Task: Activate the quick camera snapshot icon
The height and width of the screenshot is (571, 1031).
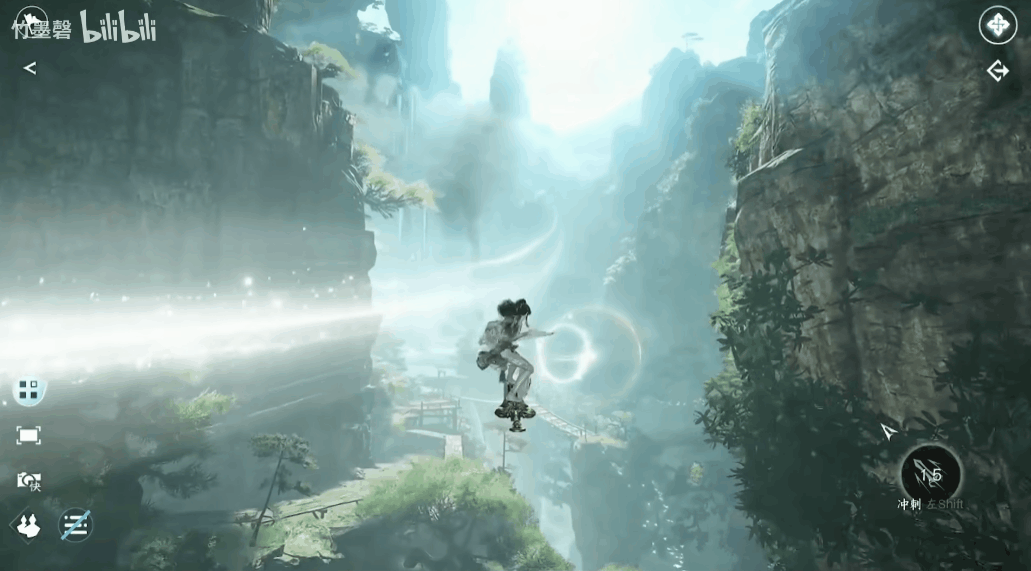Action: pos(29,481)
